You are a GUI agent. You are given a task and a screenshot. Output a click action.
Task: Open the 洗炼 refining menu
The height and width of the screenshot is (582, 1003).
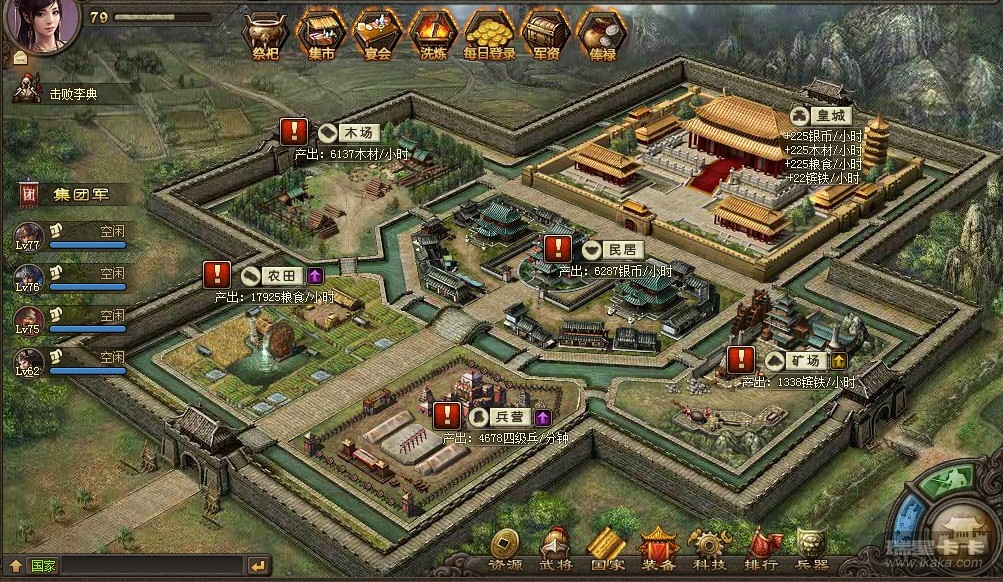(432, 34)
